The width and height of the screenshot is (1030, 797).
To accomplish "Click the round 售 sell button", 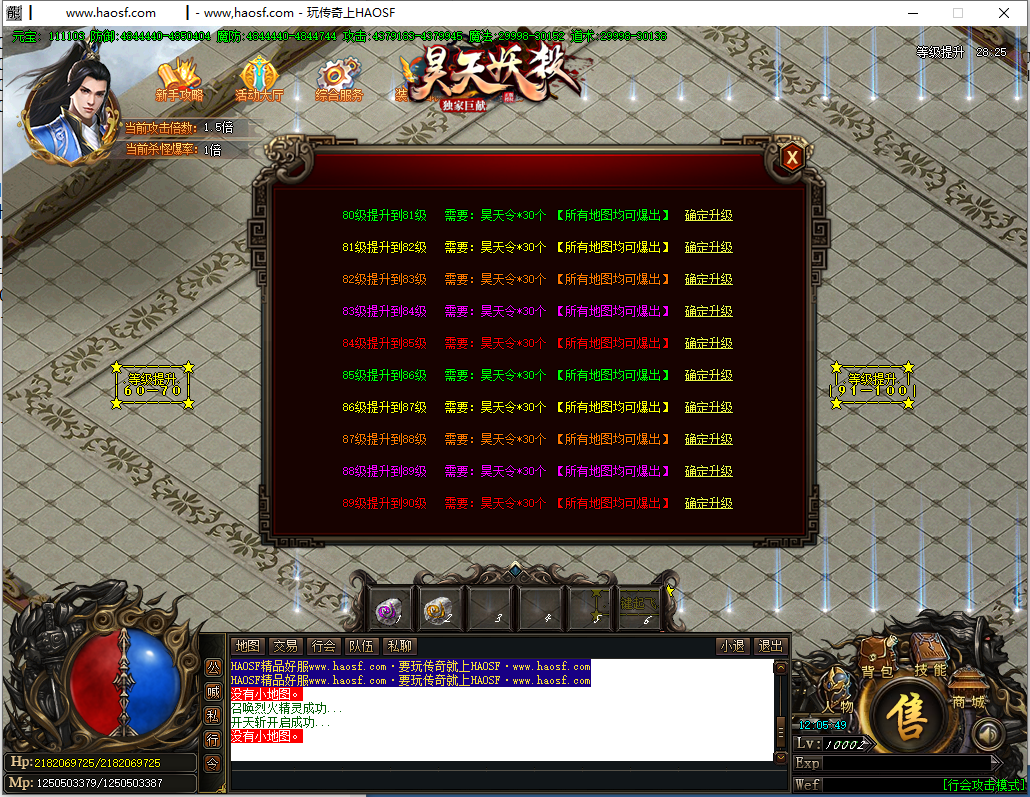I will (x=908, y=716).
